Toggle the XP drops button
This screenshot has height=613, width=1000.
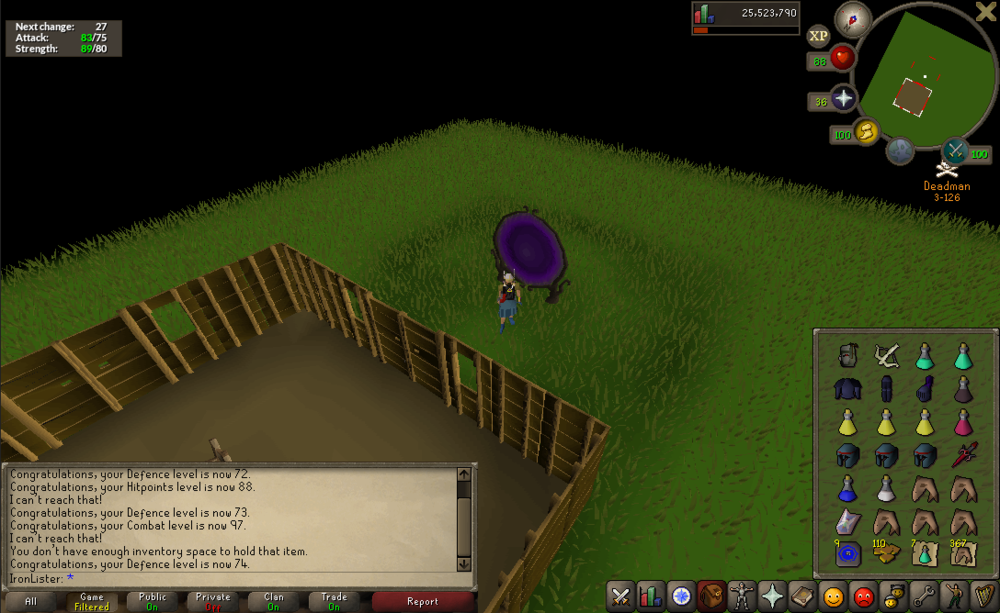(x=818, y=35)
